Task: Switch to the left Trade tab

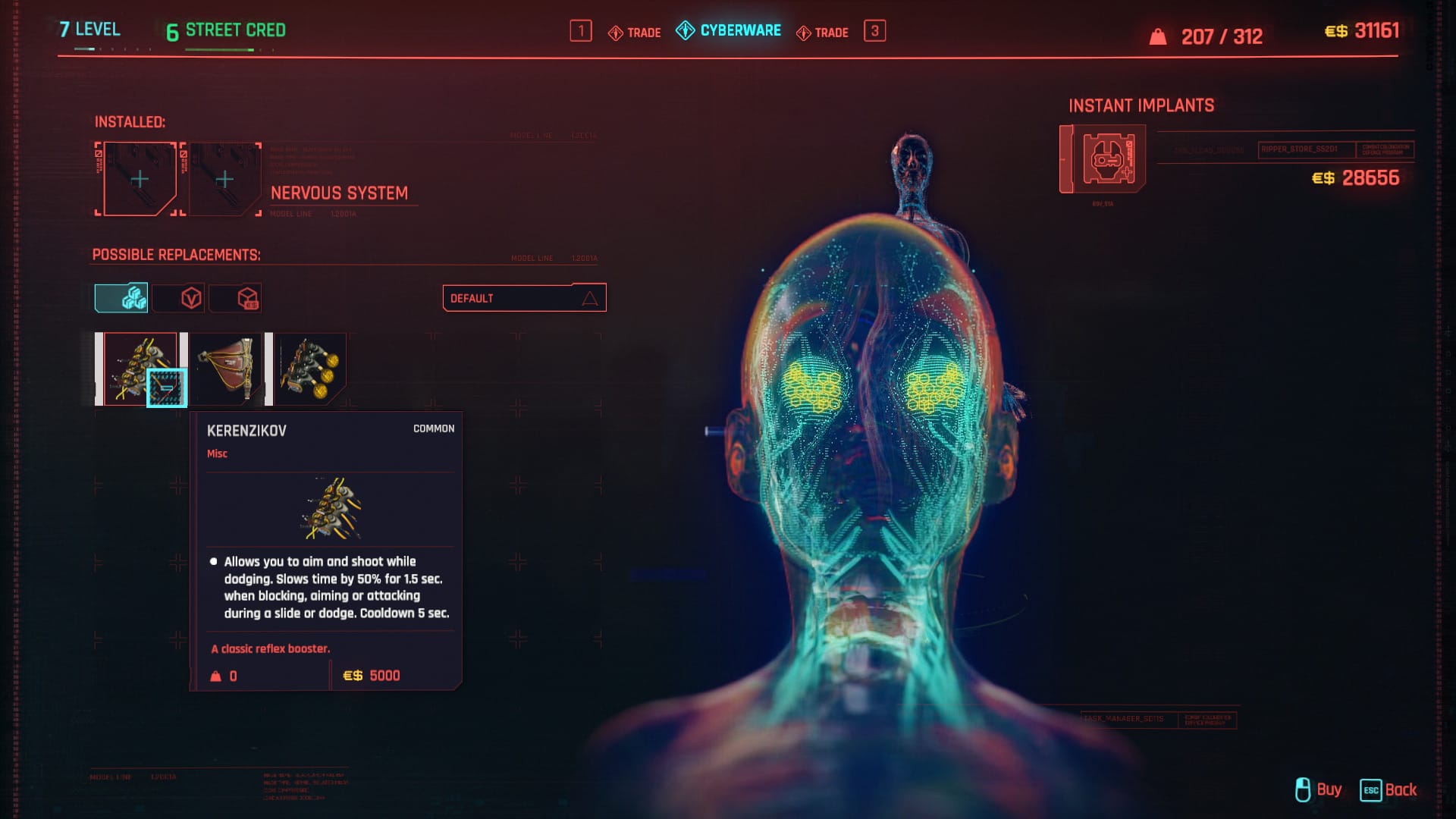Action: [x=635, y=32]
